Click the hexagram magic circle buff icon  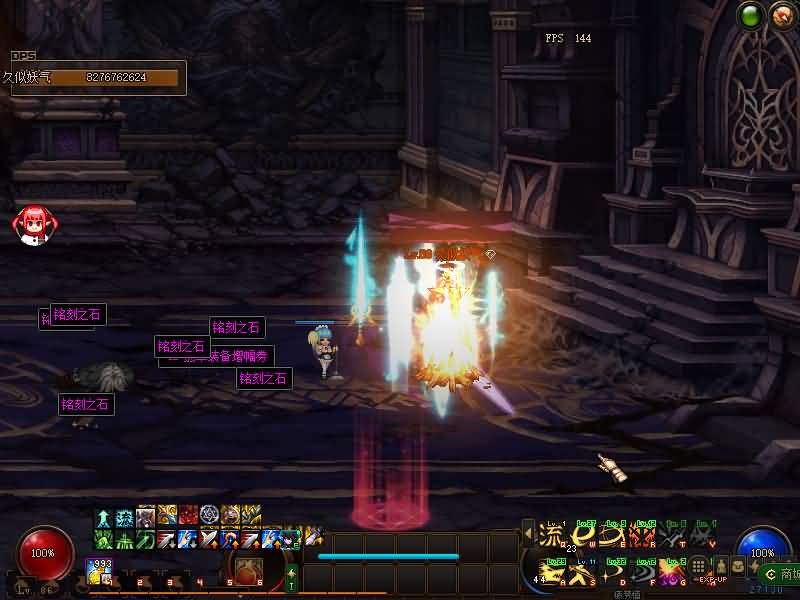pos(209,516)
